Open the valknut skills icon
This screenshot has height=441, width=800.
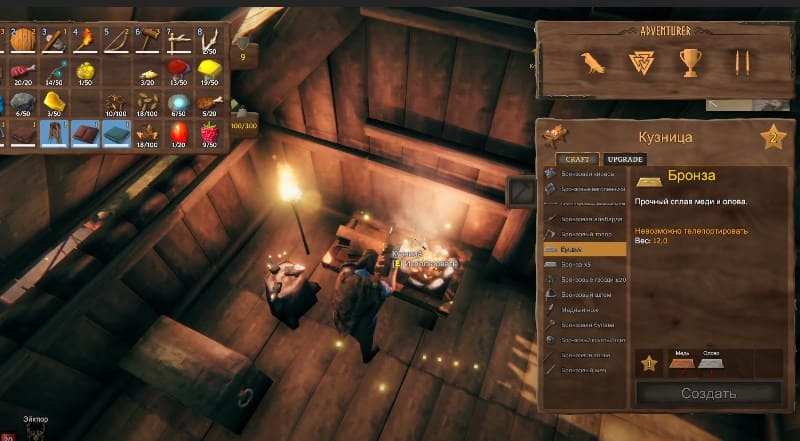tap(640, 64)
